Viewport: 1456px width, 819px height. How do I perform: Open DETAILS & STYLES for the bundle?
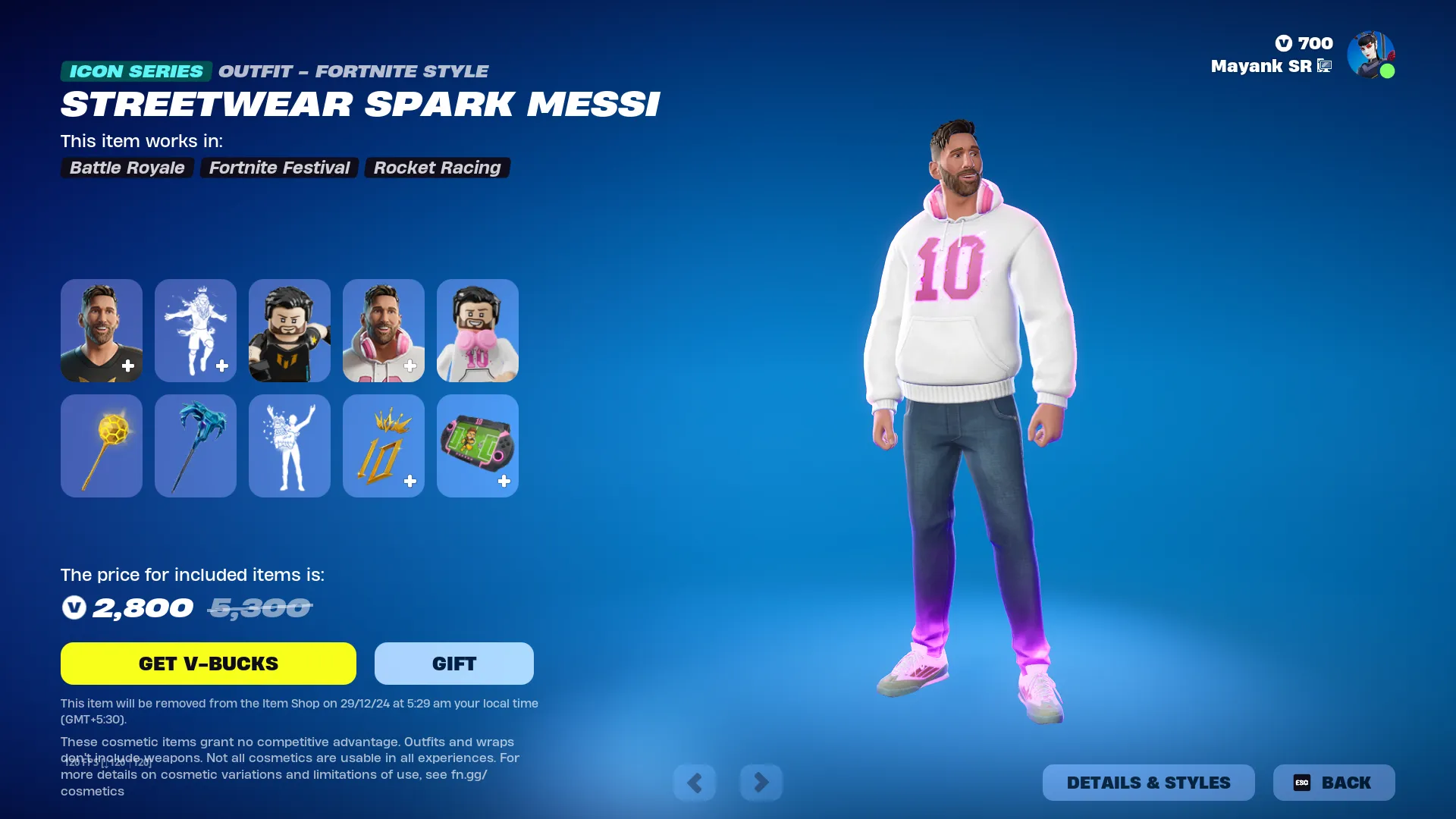(x=1148, y=782)
